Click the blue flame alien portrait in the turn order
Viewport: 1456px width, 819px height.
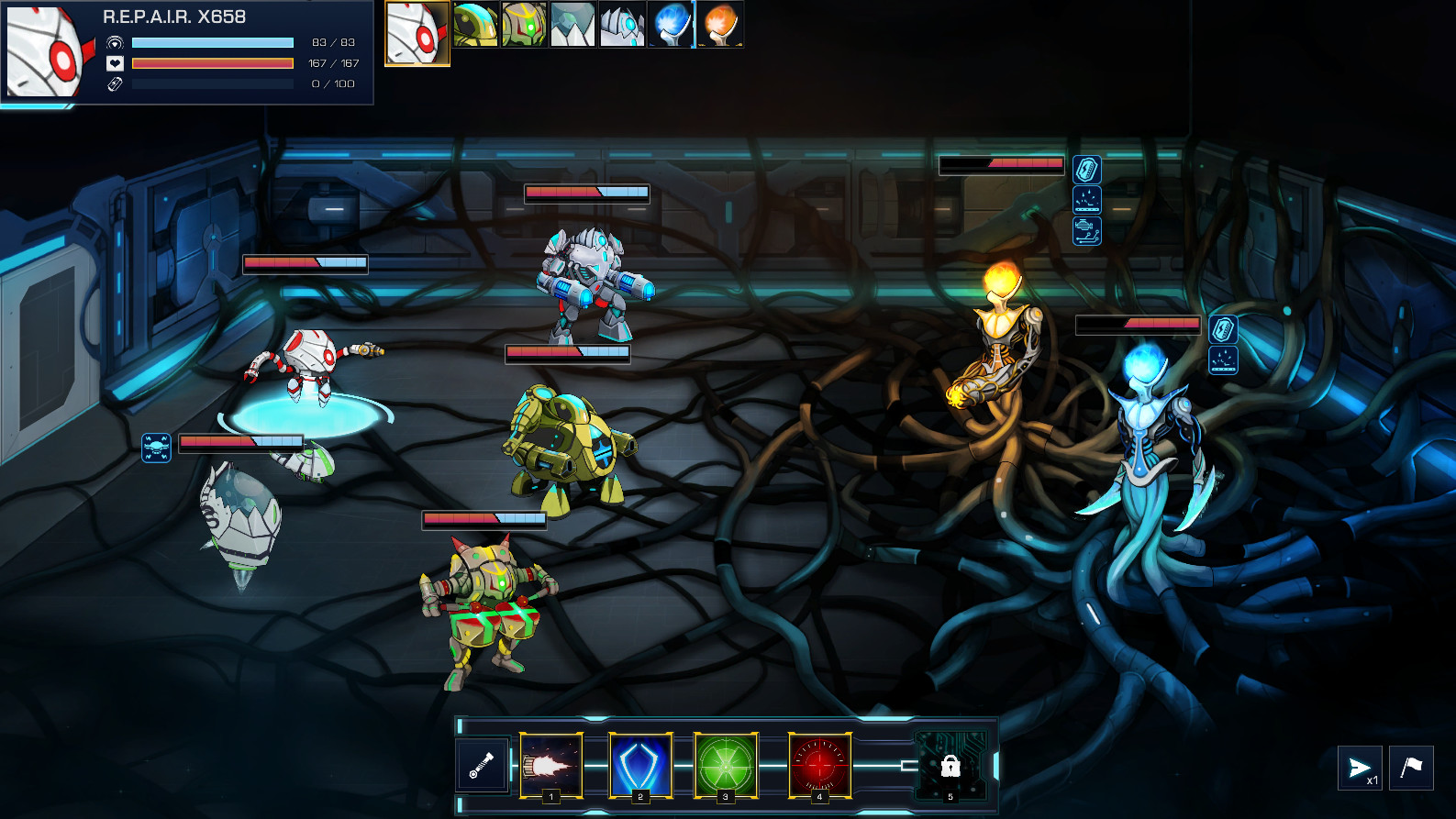click(x=671, y=22)
